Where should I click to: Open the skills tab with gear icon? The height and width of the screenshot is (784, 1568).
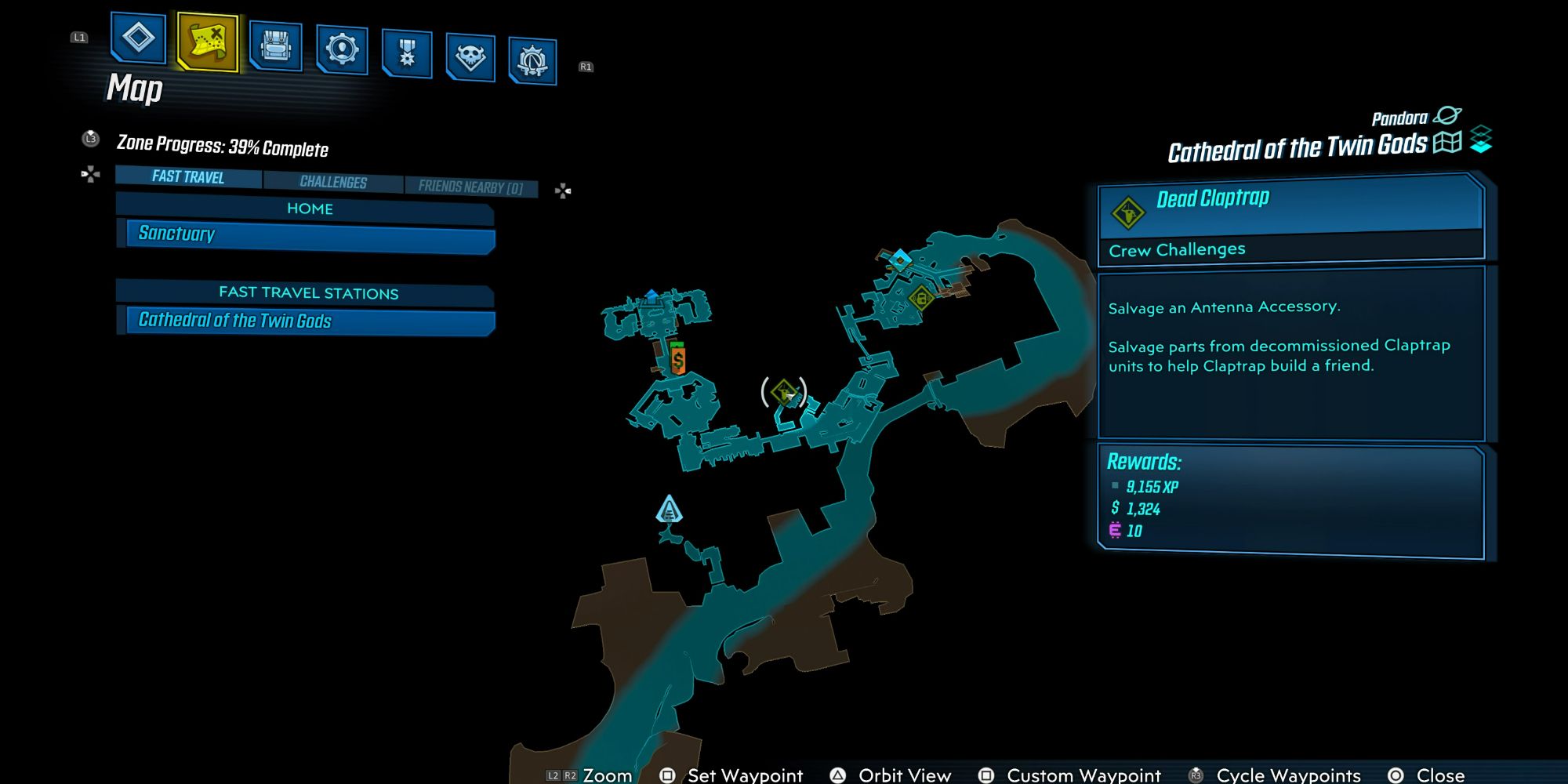click(342, 49)
